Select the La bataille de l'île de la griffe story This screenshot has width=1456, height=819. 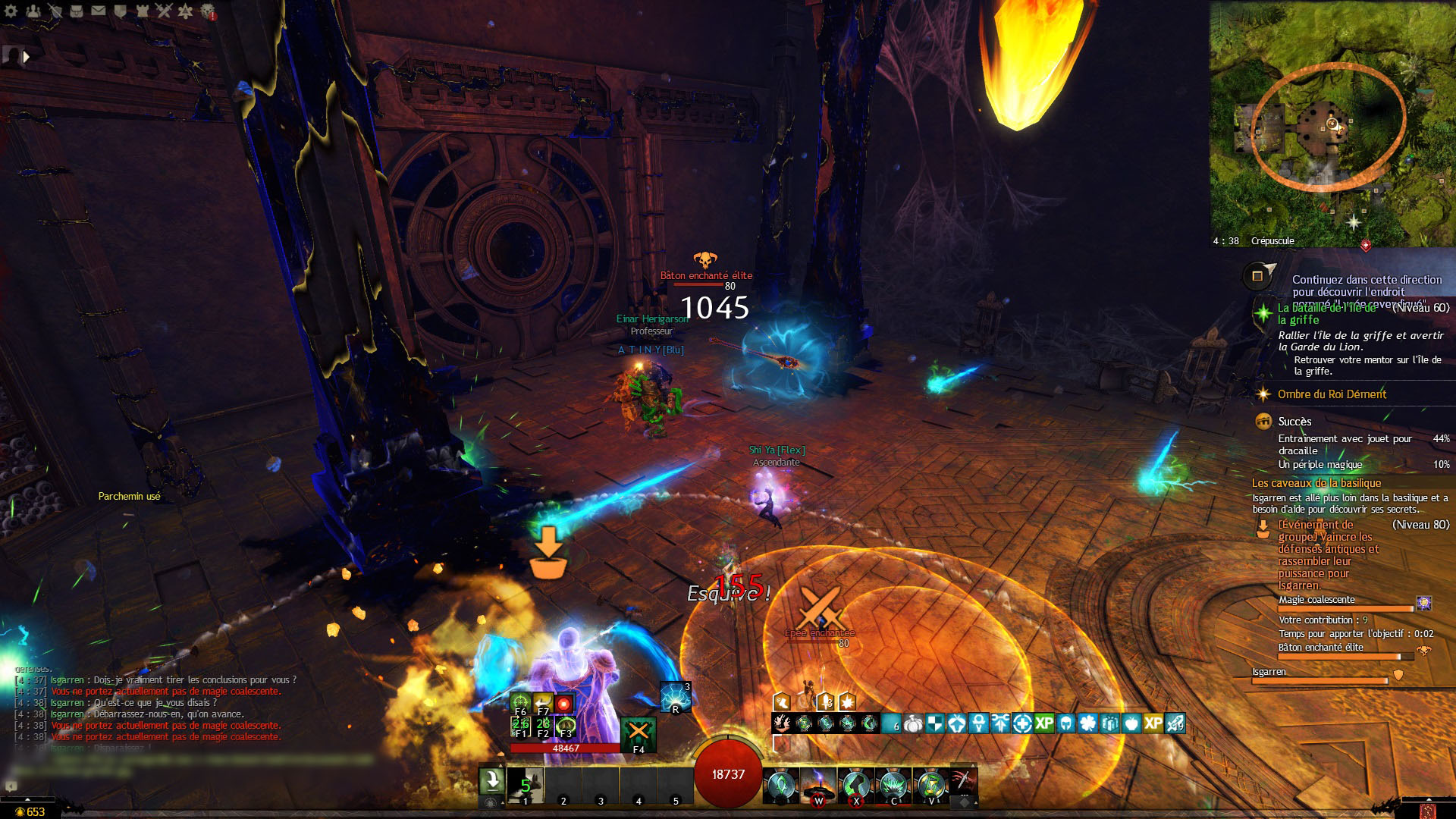(x=1327, y=313)
